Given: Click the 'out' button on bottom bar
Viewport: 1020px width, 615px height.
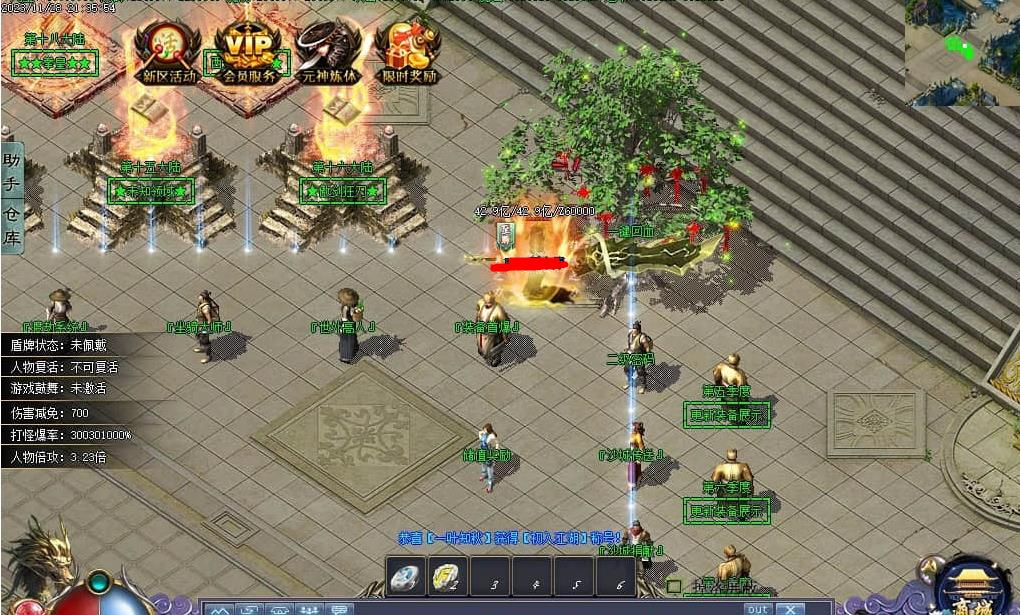Looking at the screenshot, I should (757, 608).
